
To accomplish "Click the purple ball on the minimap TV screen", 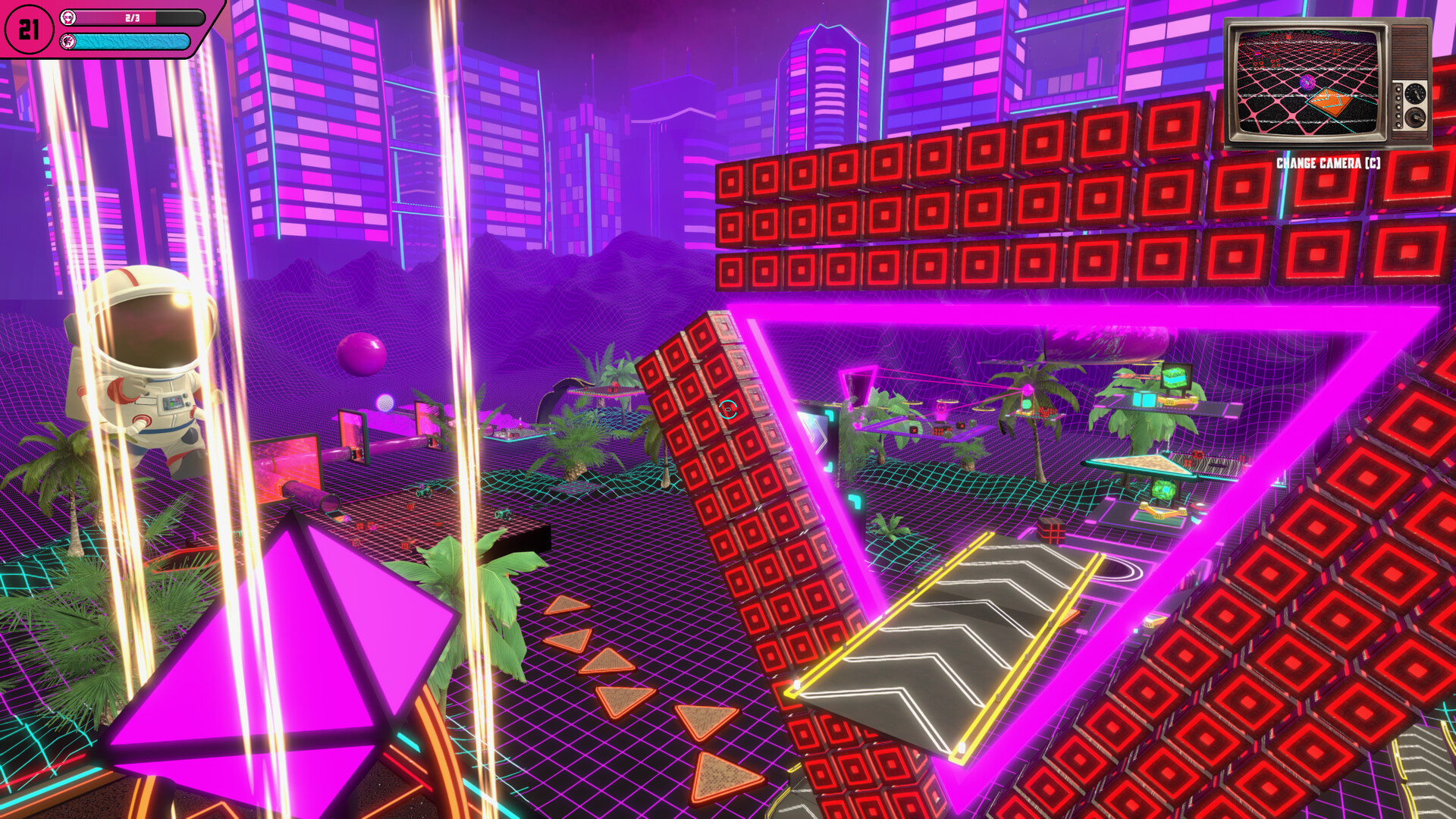I will click(x=1307, y=83).
